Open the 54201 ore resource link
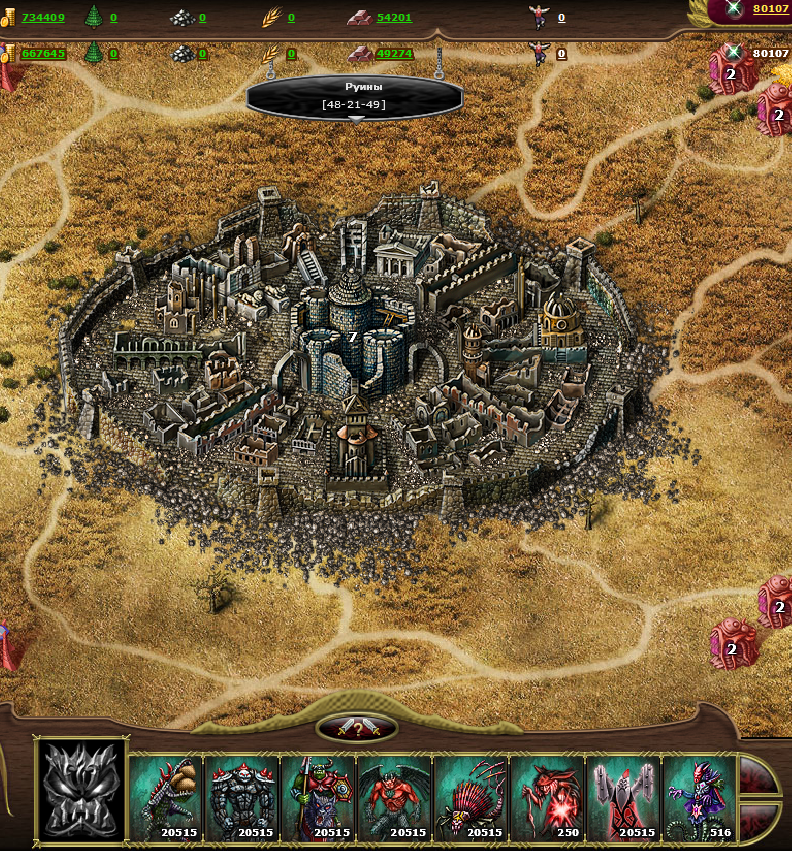This screenshot has height=851, width=792. (394, 18)
